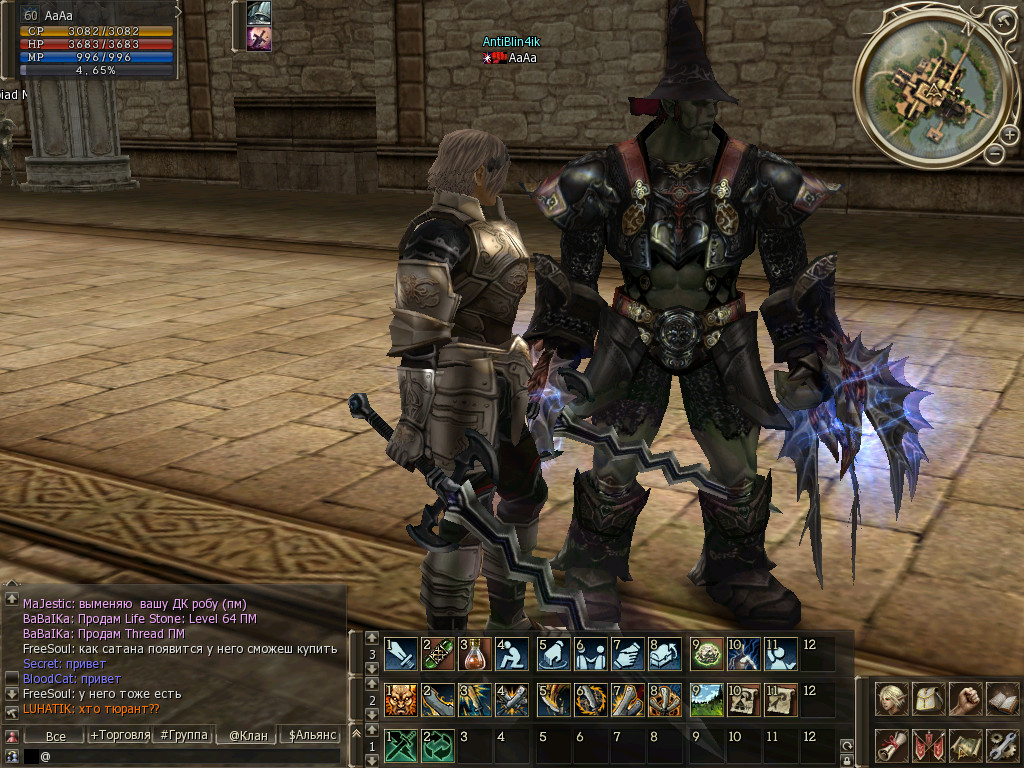
Task: Open the skills open-book icon
Action: (1001, 698)
